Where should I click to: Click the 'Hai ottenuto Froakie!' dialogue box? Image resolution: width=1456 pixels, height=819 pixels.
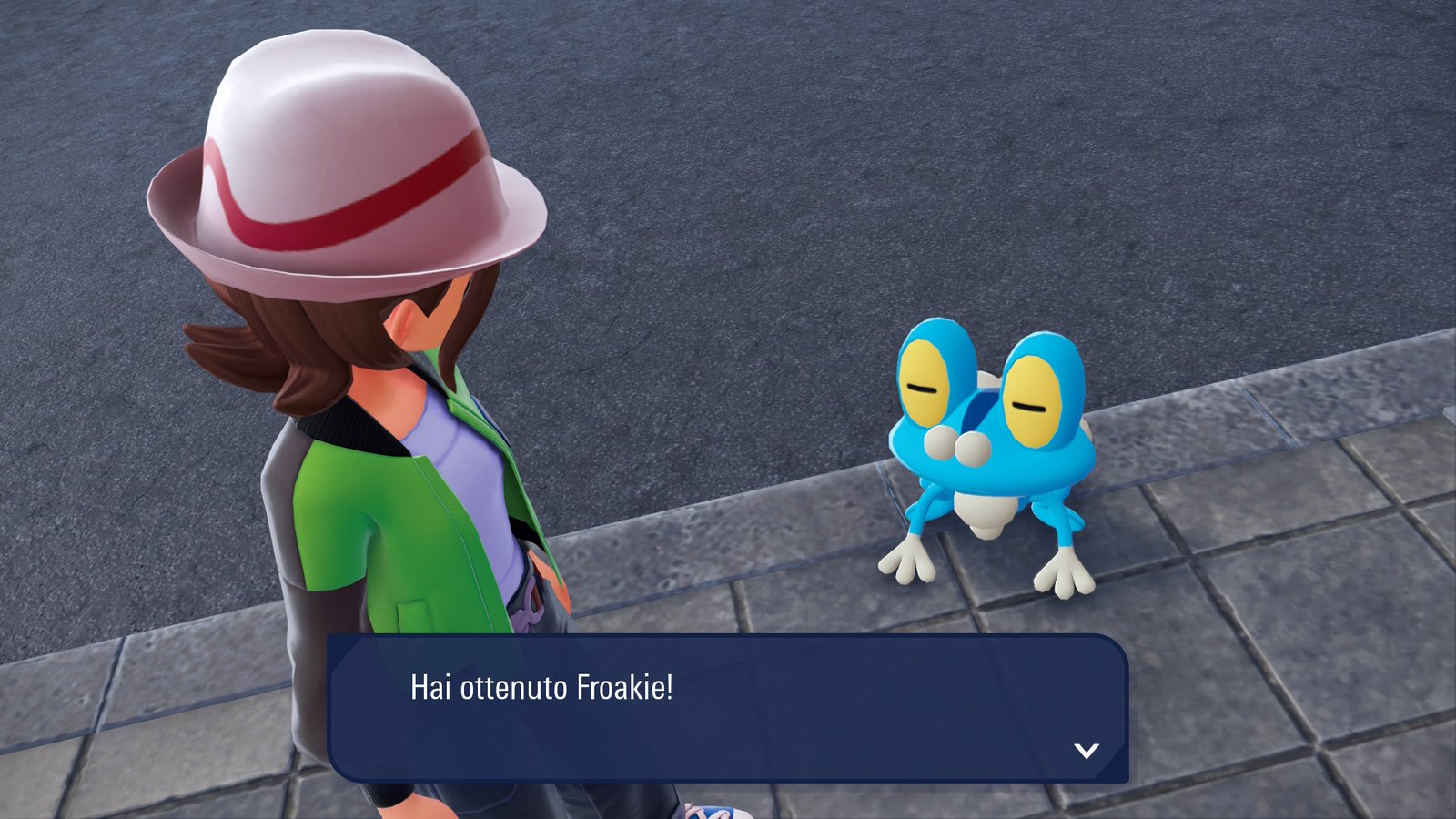(x=727, y=707)
